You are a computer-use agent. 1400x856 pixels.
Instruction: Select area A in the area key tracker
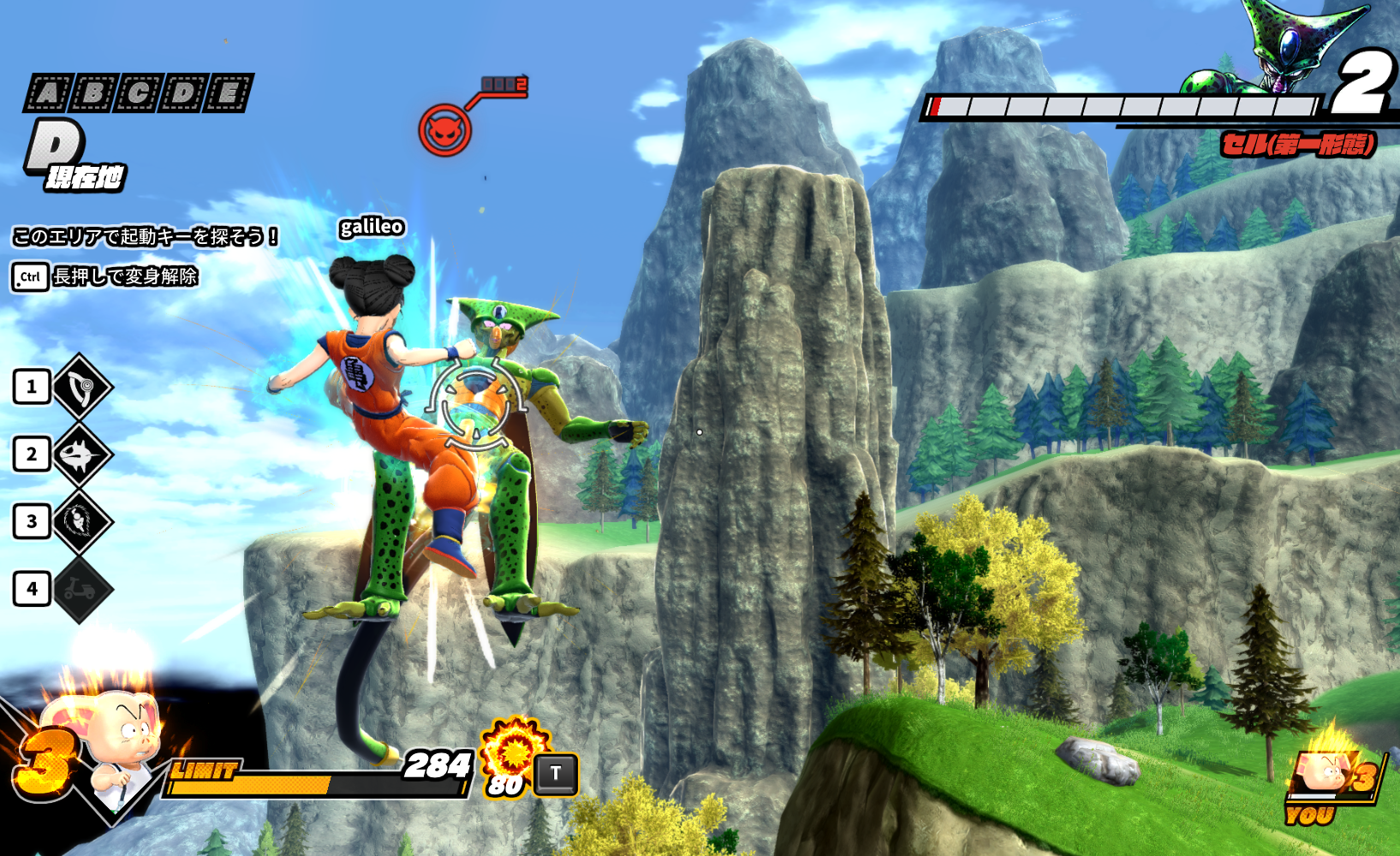[48, 92]
